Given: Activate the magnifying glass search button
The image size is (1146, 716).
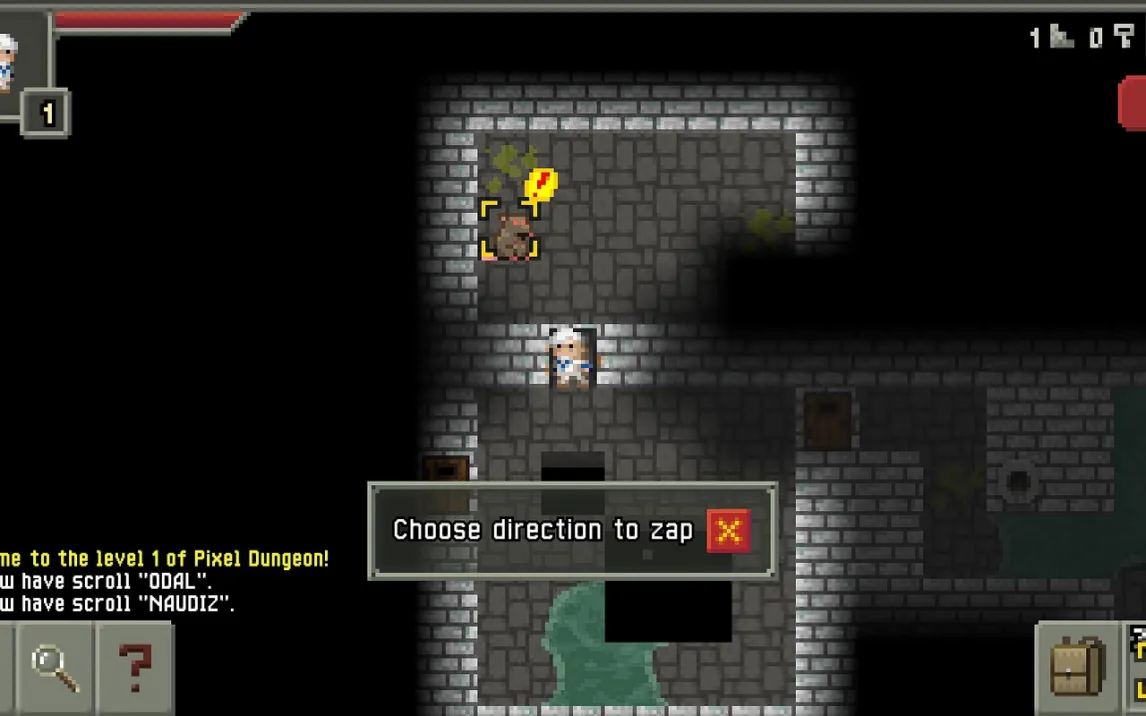Looking at the screenshot, I should click(x=55, y=667).
